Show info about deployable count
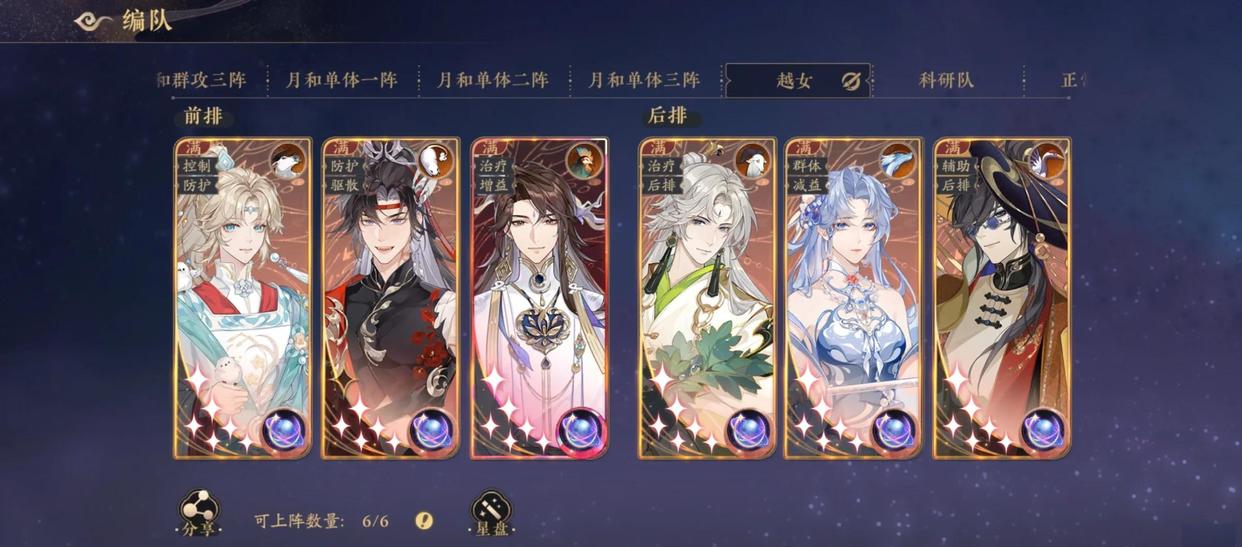The width and height of the screenshot is (1242, 547). [x=425, y=520]
